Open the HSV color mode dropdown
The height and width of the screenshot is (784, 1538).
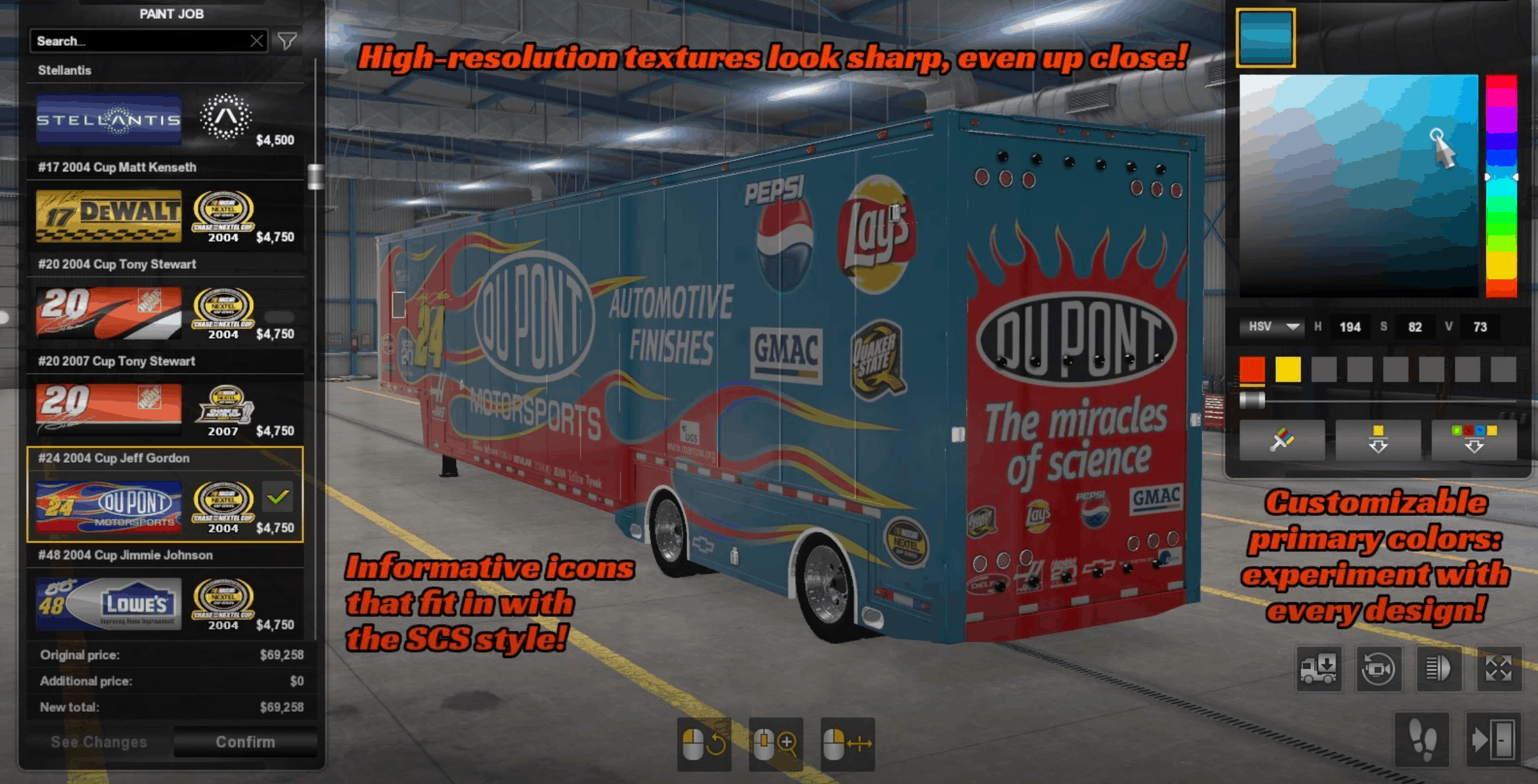(1272, 327)
